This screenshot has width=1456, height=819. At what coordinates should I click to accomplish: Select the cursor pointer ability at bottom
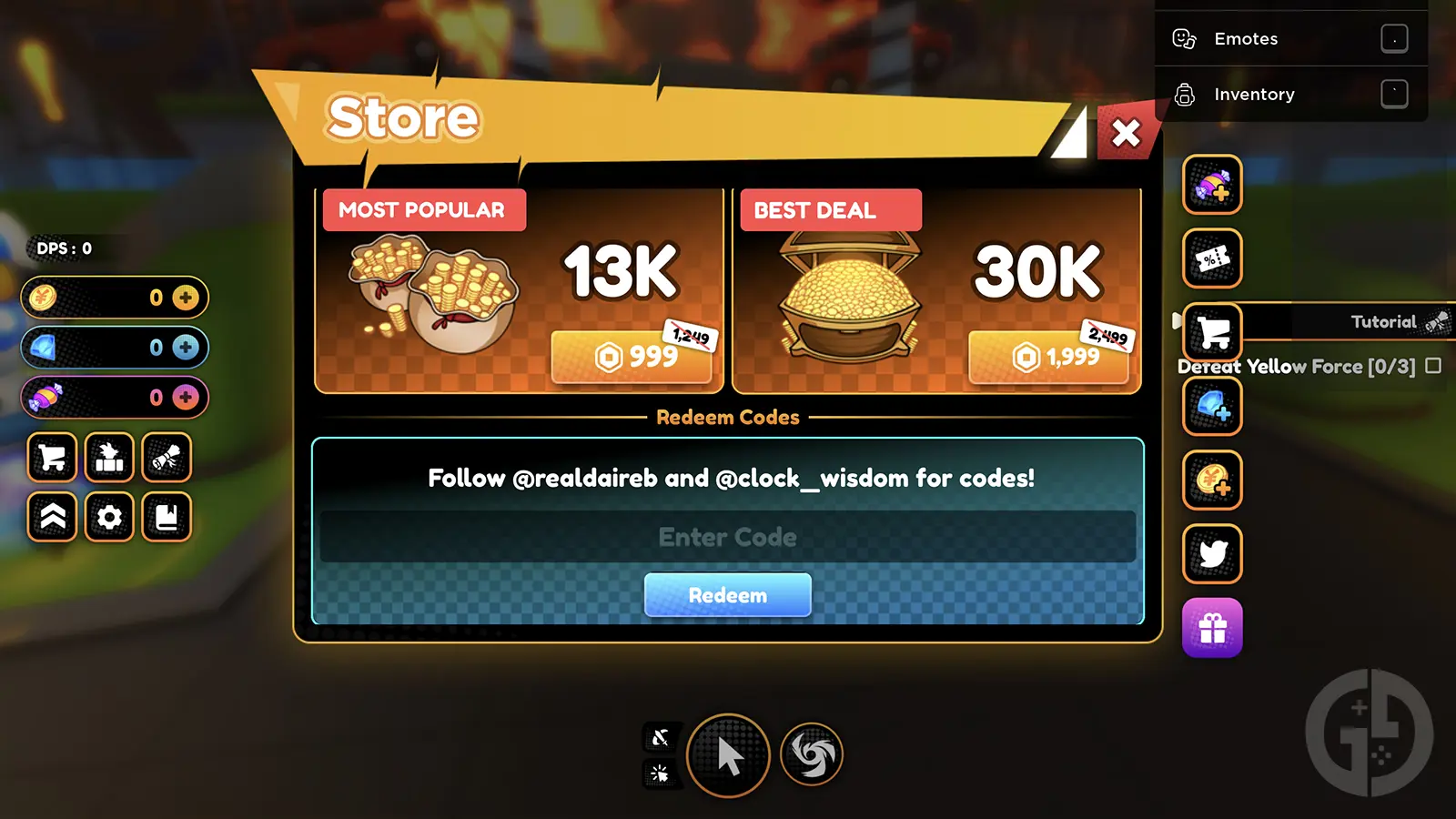pyautogui.click(x=727, y=755)
